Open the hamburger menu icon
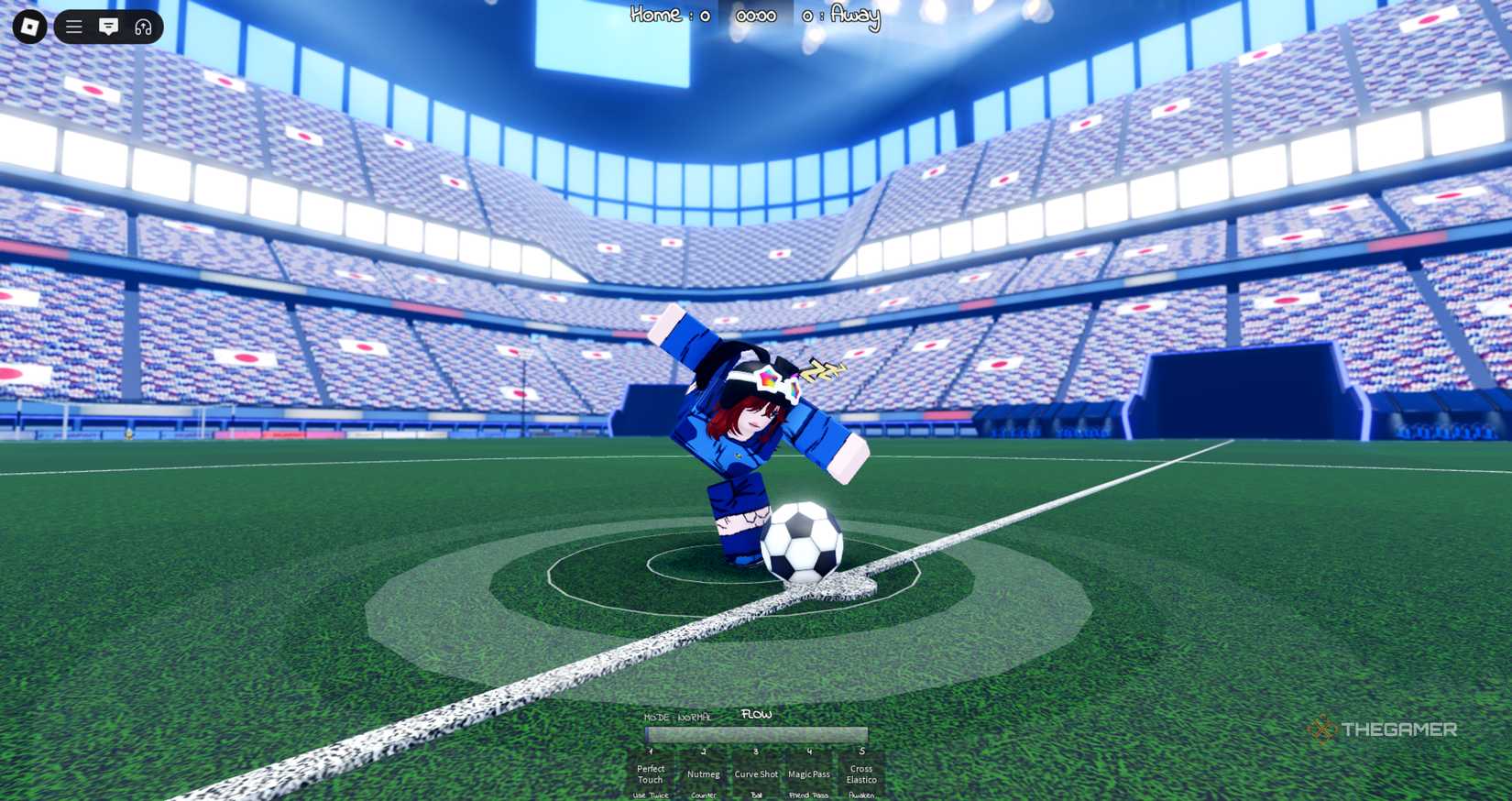 click(x=72, y=26)
